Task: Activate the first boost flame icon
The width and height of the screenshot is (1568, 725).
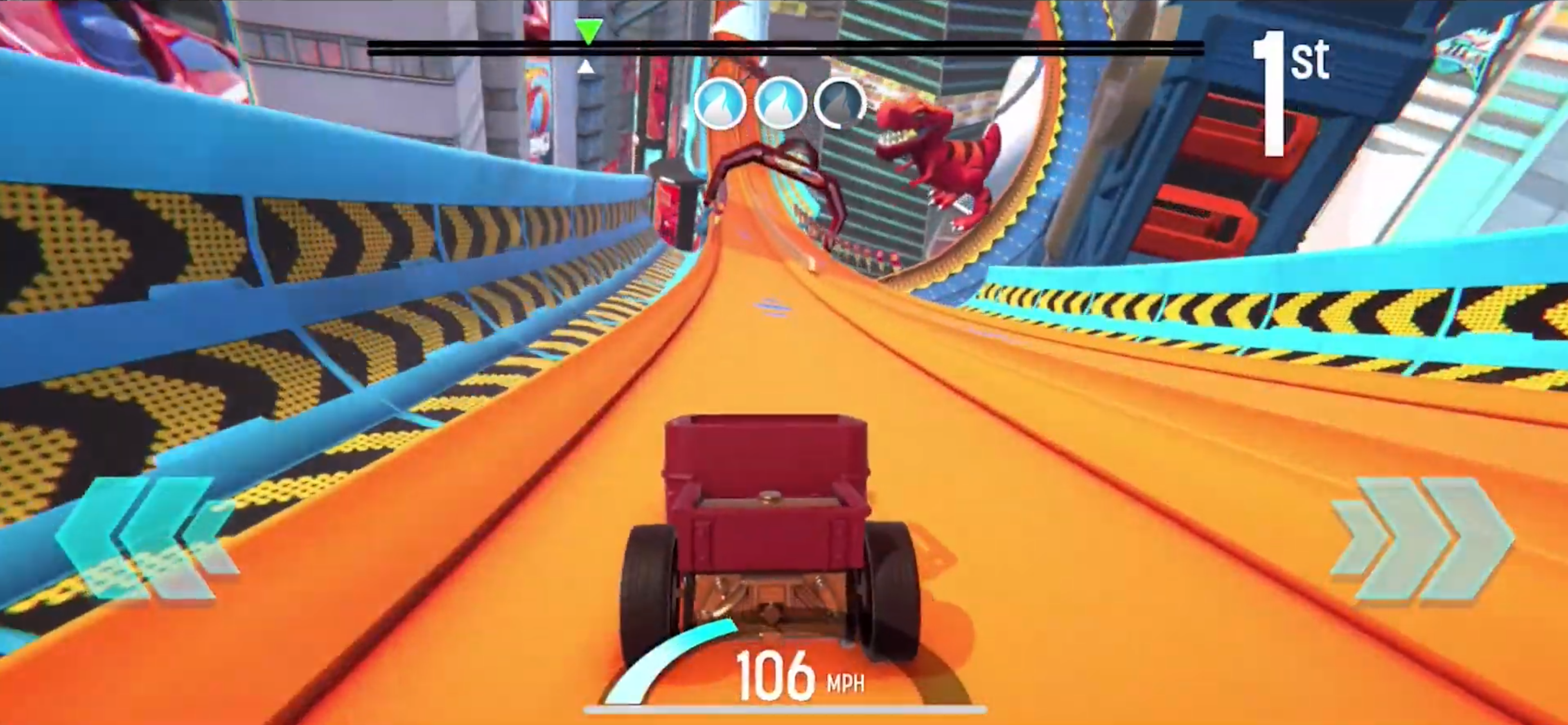Action: tap(721, 102)
